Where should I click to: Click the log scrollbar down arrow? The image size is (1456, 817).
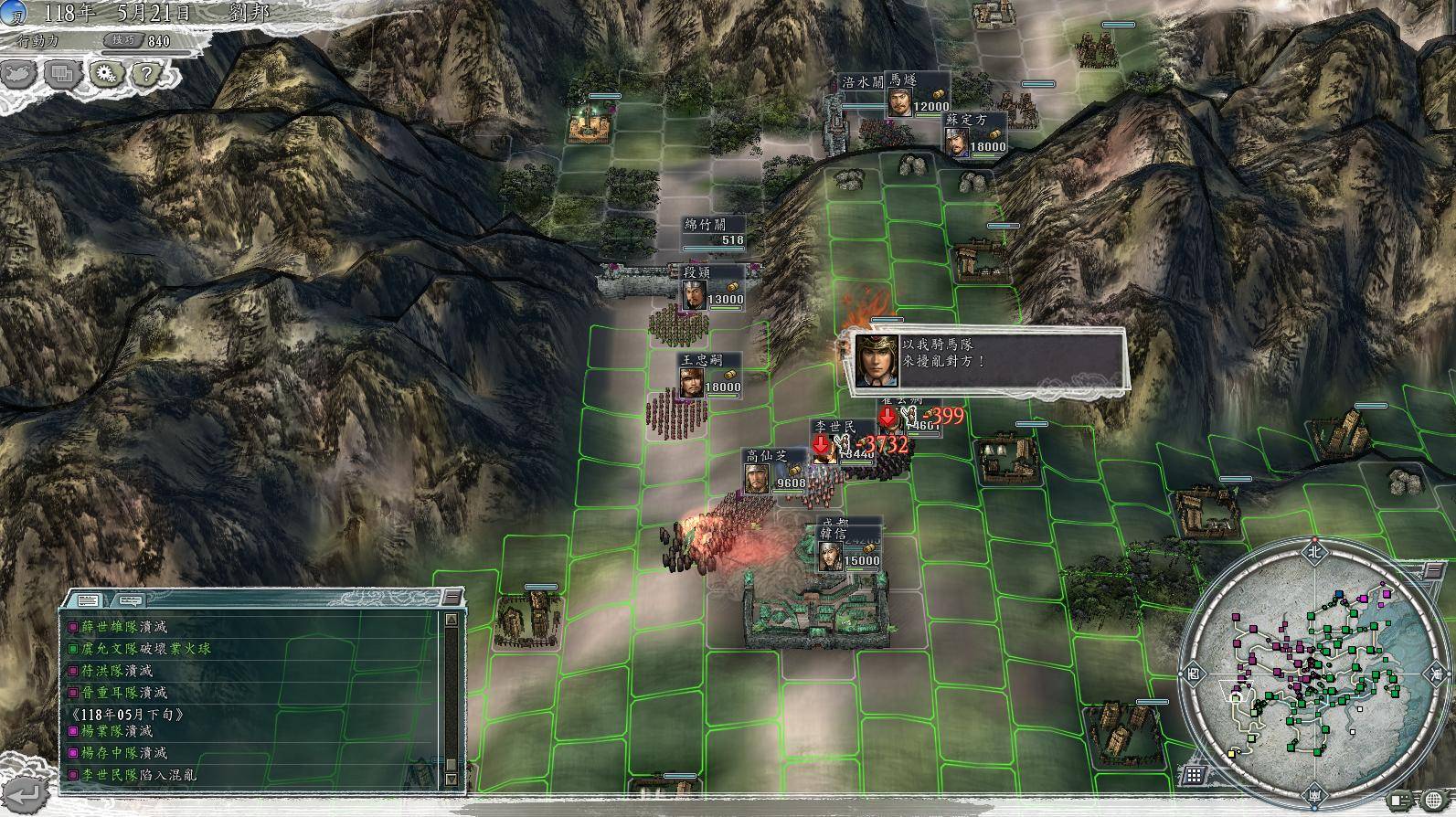click(x=450, y=780)
